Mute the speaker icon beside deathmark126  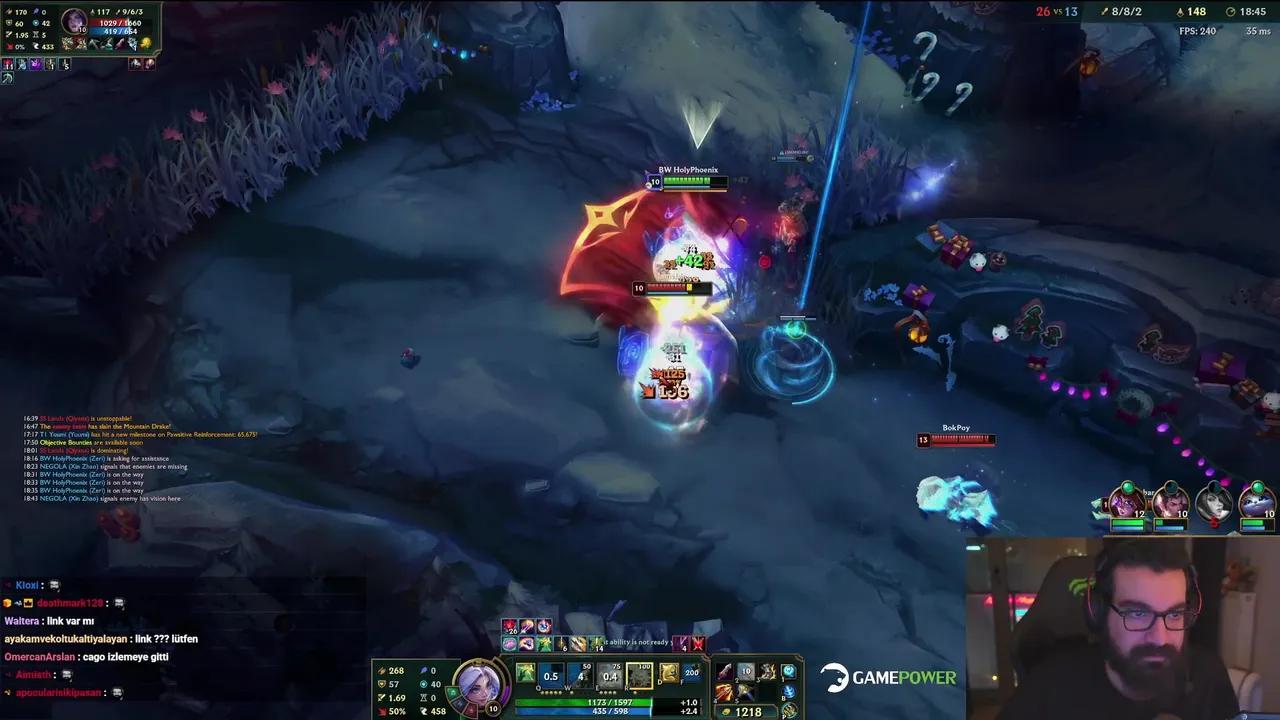[120, 604]
